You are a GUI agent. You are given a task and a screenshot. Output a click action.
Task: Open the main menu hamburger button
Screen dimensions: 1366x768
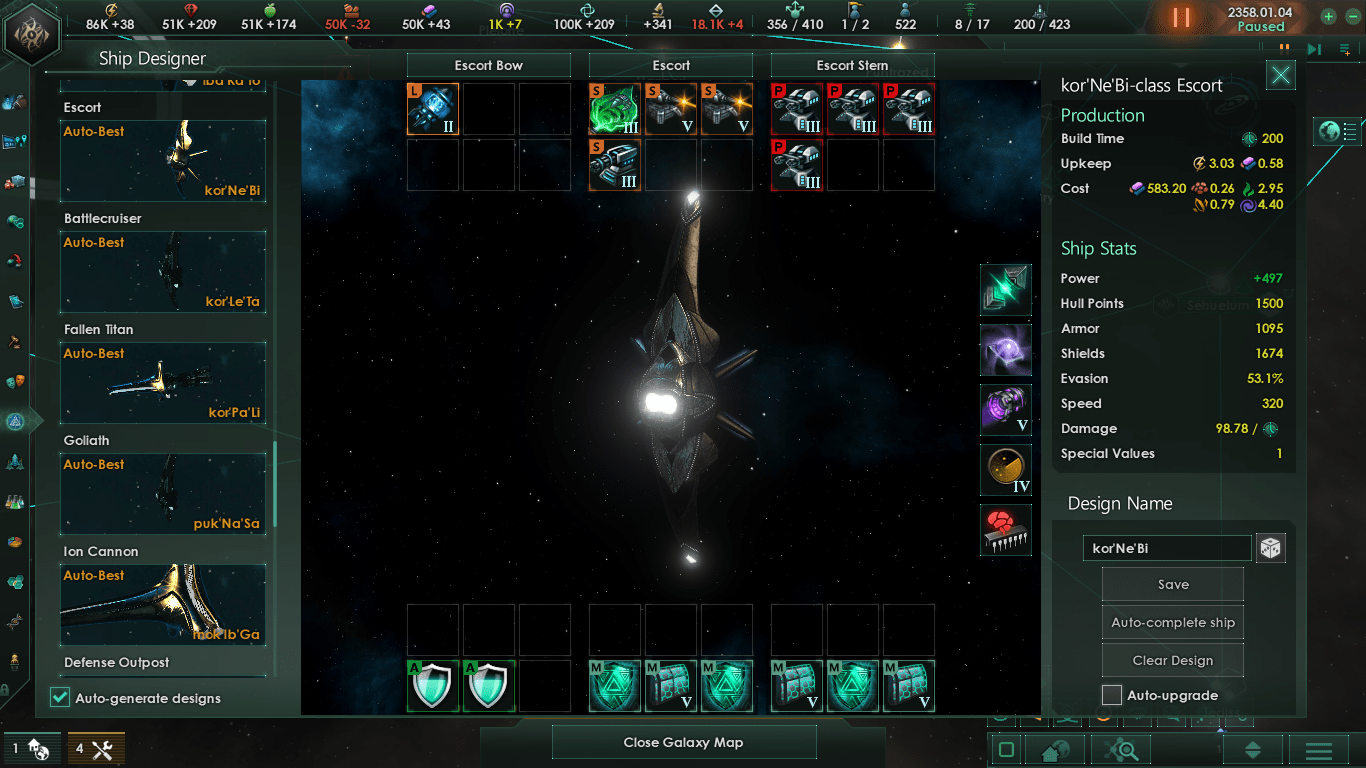pos(1318,750)
